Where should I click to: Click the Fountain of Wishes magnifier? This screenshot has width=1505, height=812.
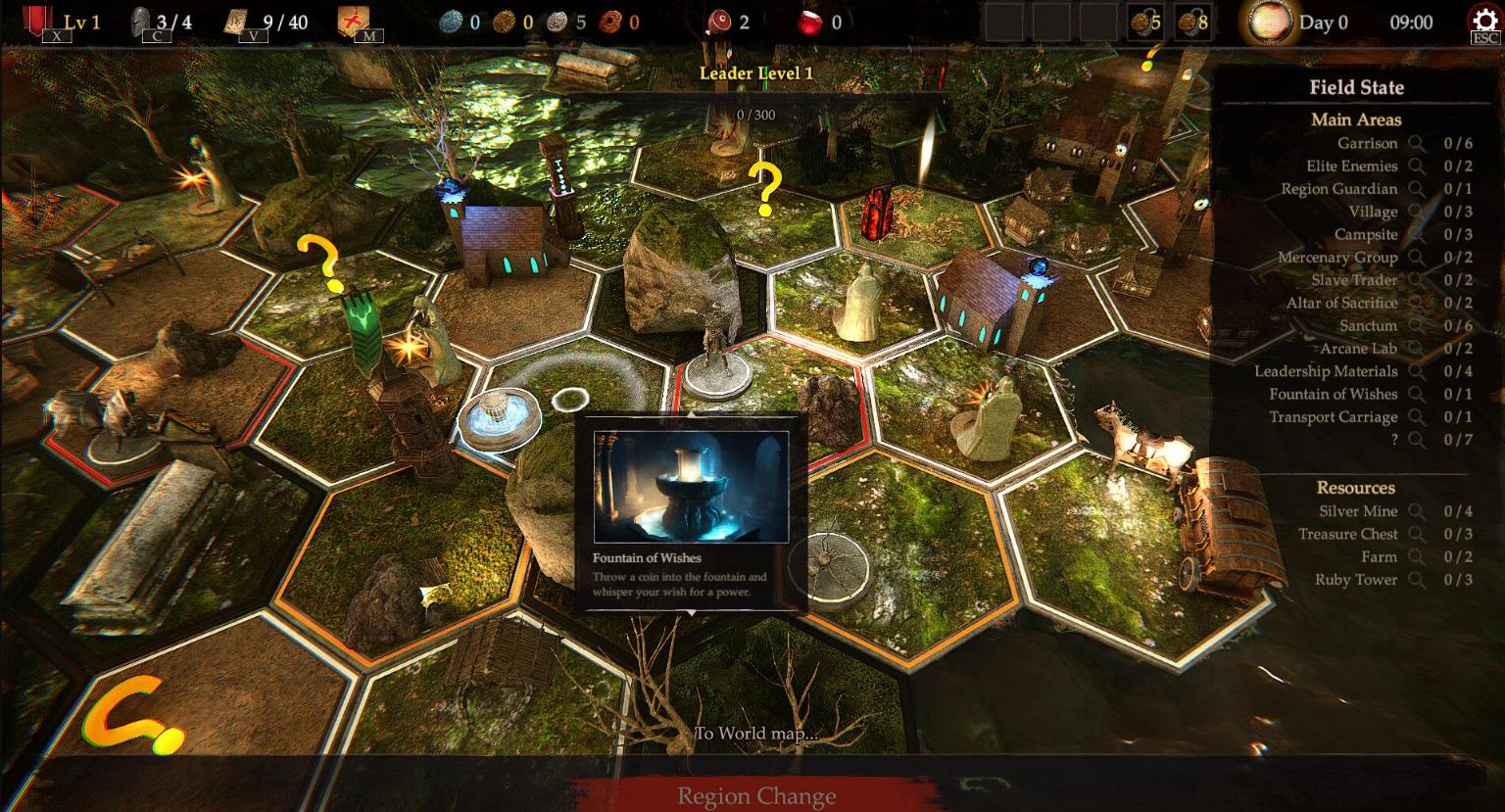pos(1417,394)
